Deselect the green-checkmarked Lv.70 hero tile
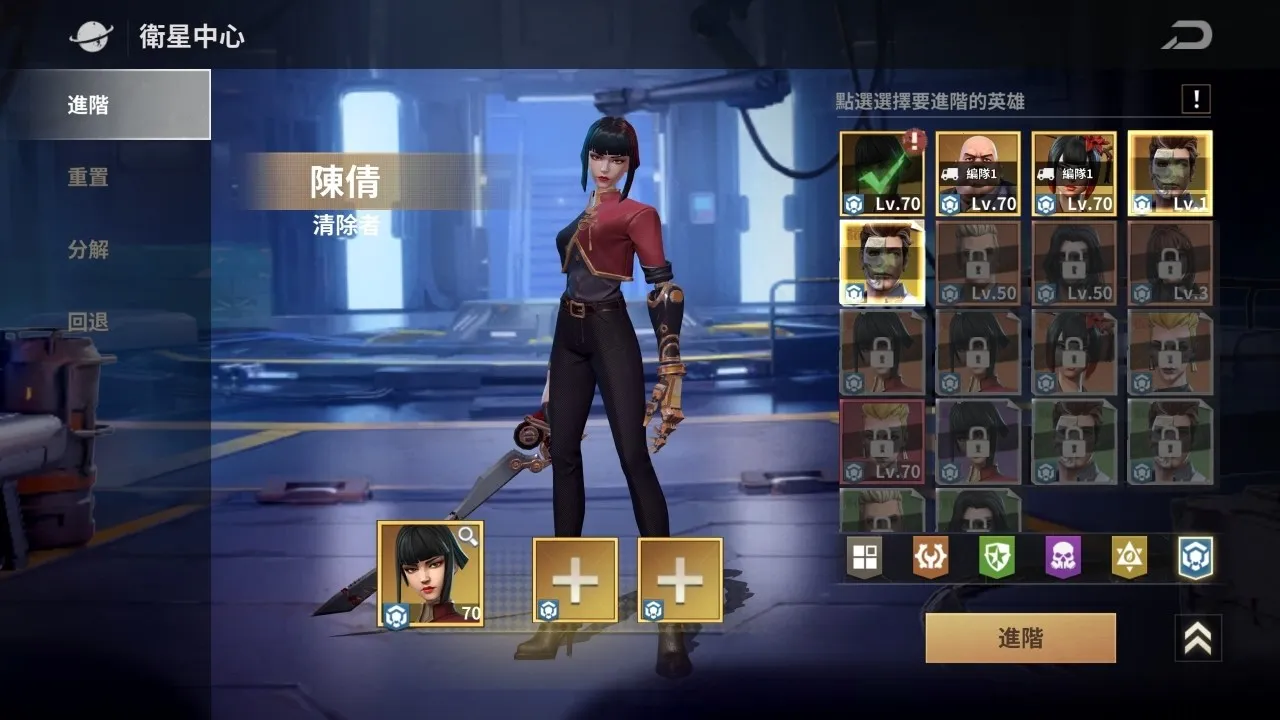The width and height of the screenshot is (1280, 720). click(882, 174)
